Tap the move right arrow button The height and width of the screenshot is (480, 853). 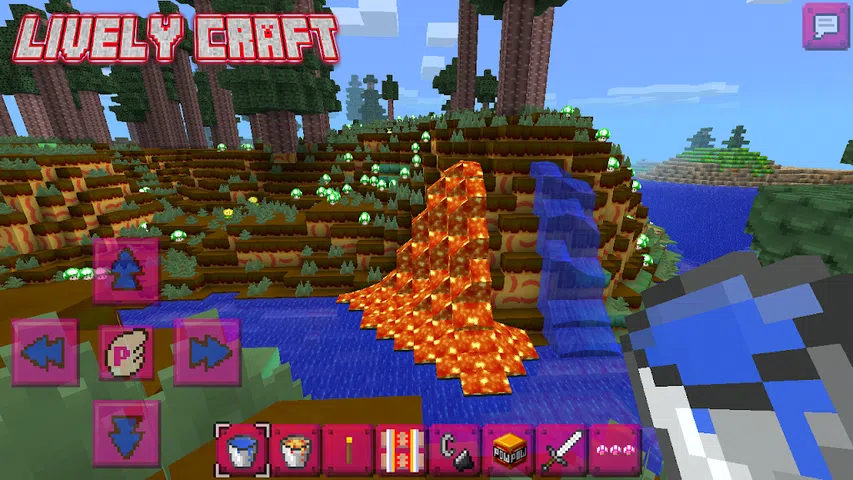coord(207,352)
